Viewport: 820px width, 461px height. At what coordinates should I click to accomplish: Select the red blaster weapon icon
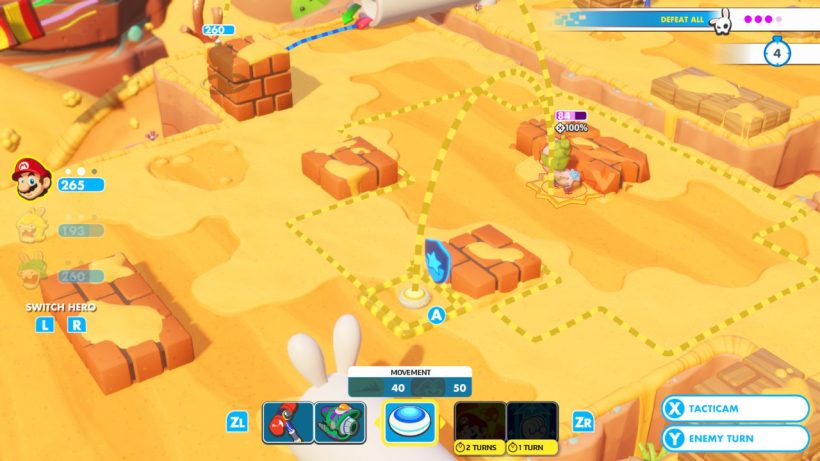click(x=287, y=422)
